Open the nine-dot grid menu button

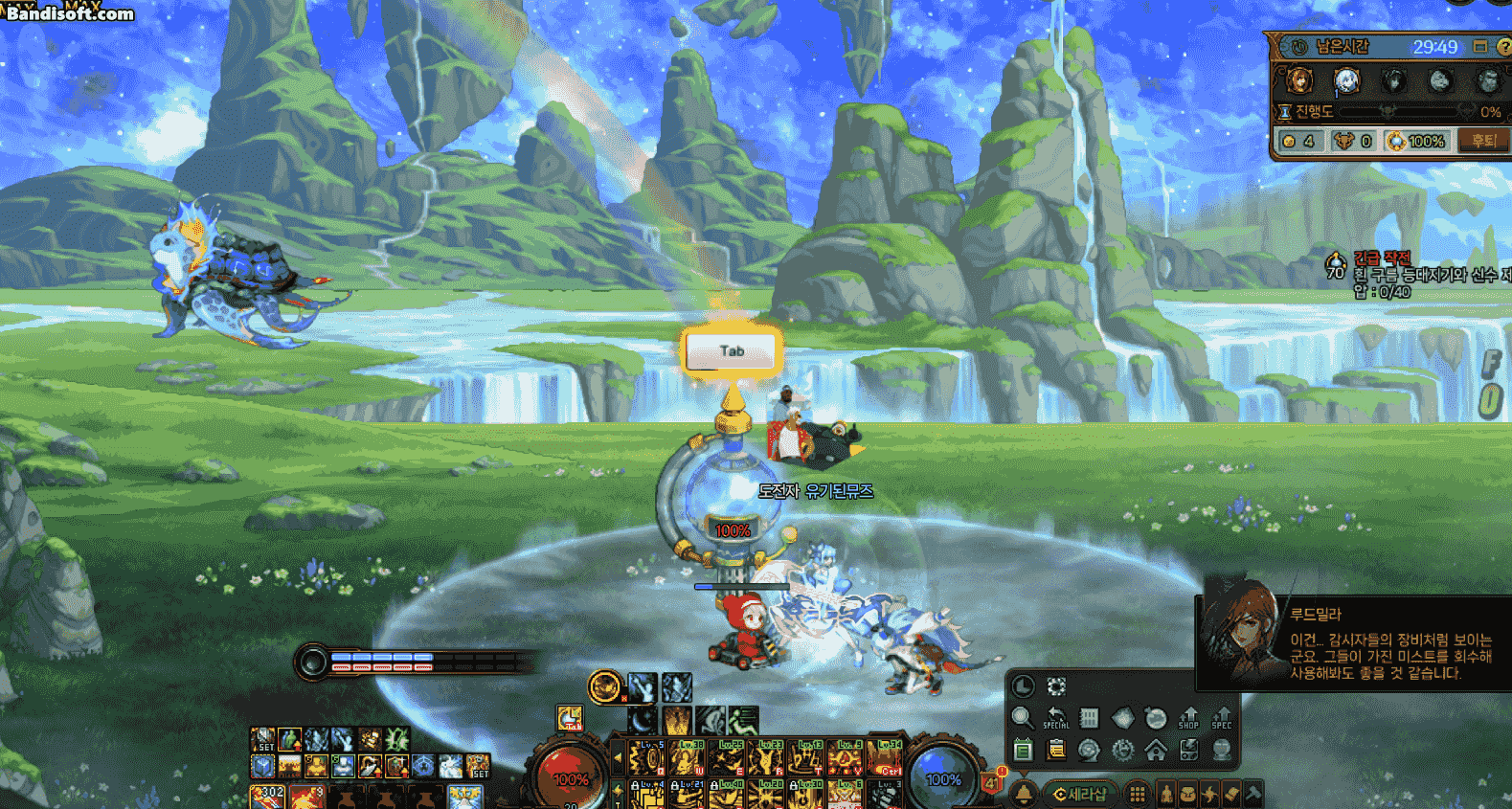tap(1137, 794)
